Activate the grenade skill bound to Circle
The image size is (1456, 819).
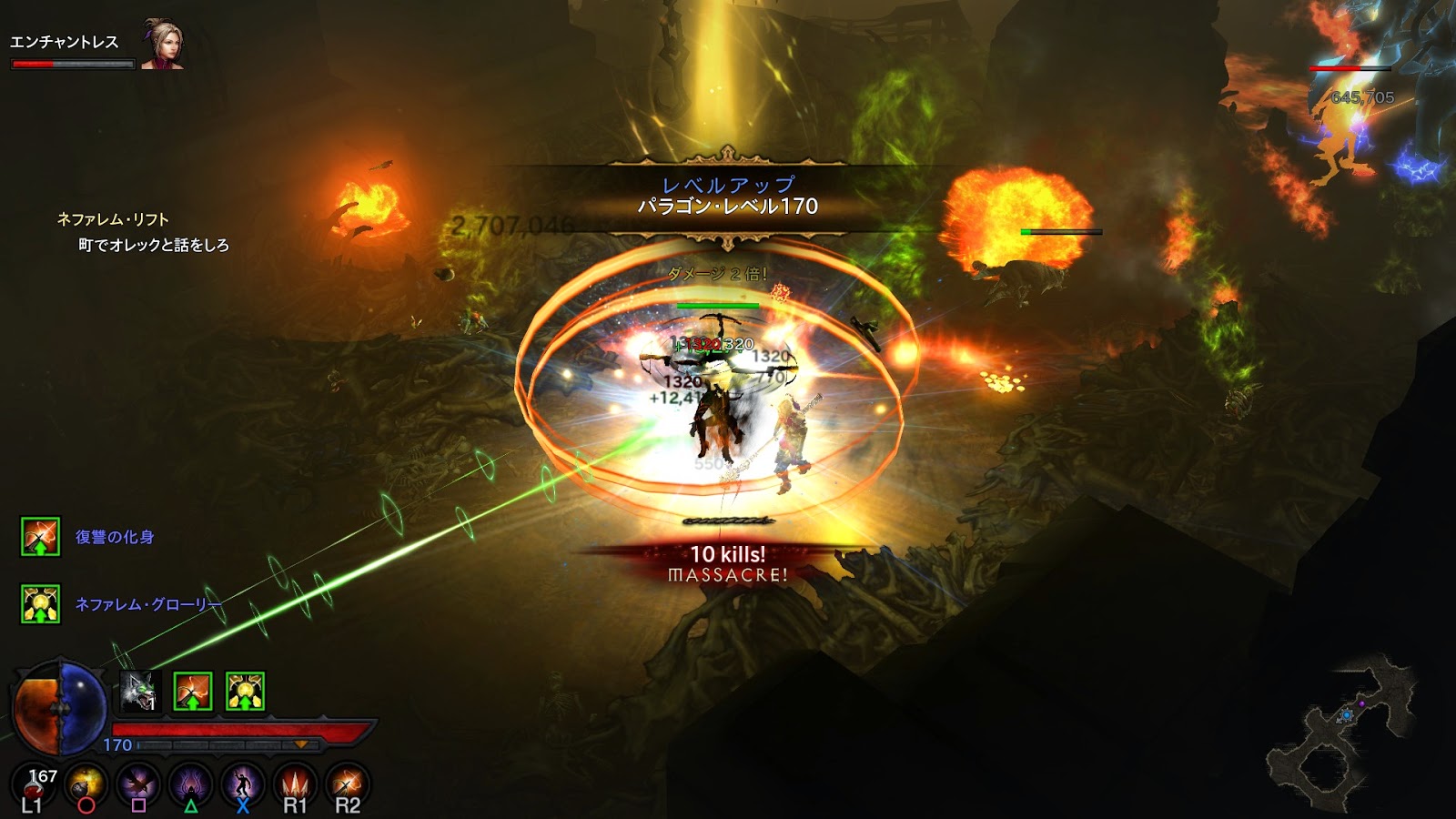[86, 784]
